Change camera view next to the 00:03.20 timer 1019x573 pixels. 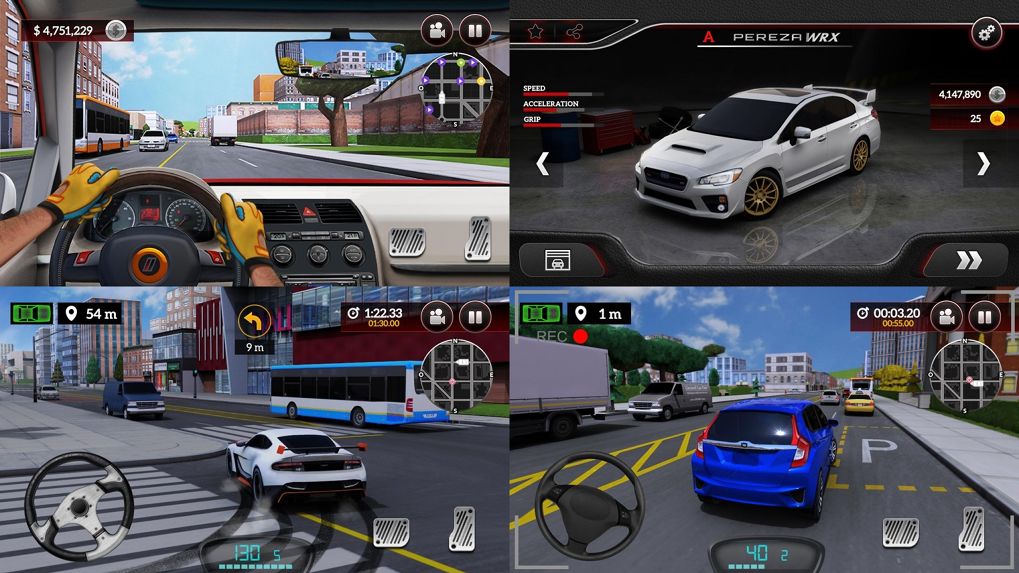click(x=947, y=317)
